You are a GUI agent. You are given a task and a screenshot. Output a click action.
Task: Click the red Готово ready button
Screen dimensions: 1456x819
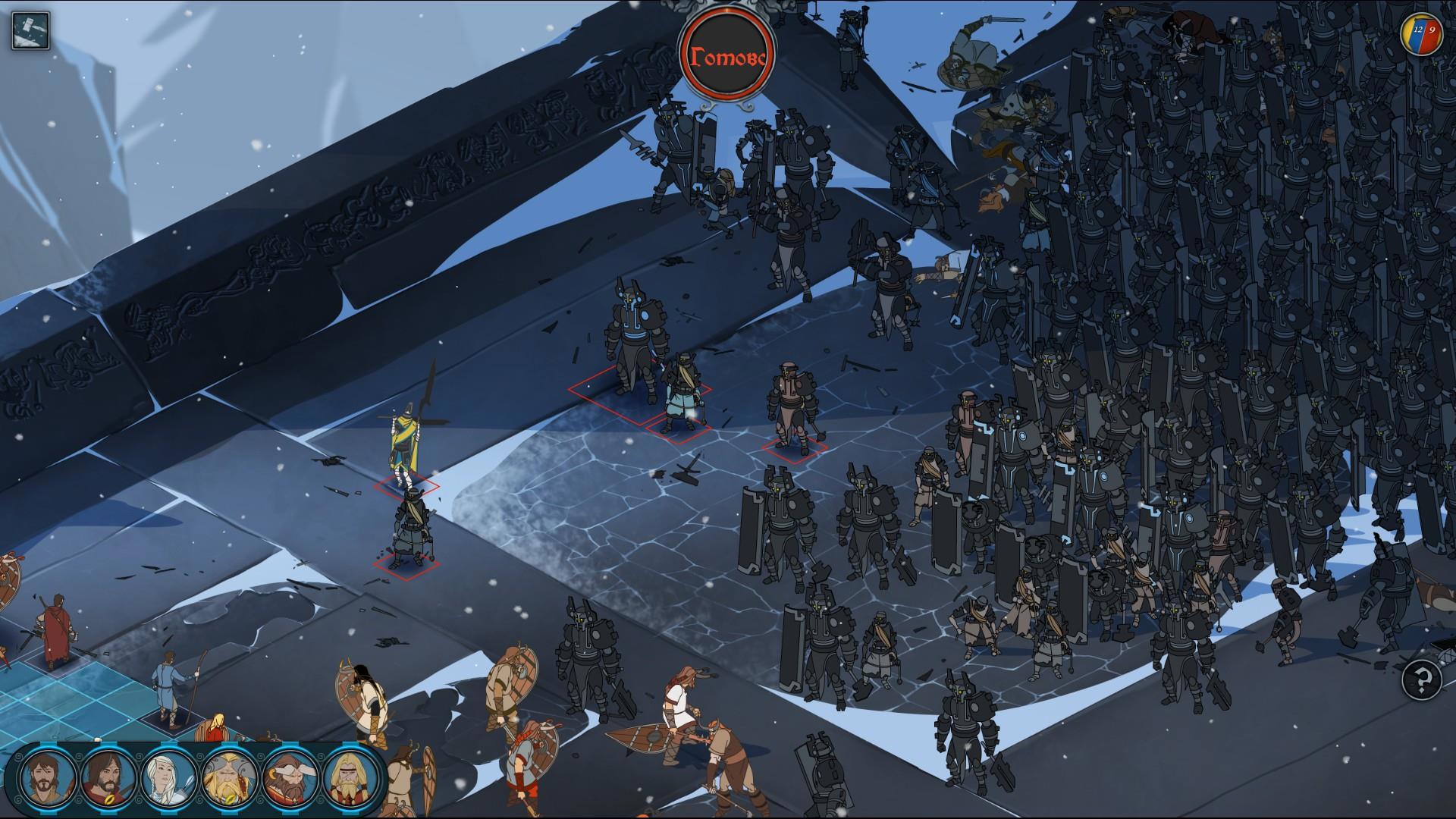click(x=727, y=55)
